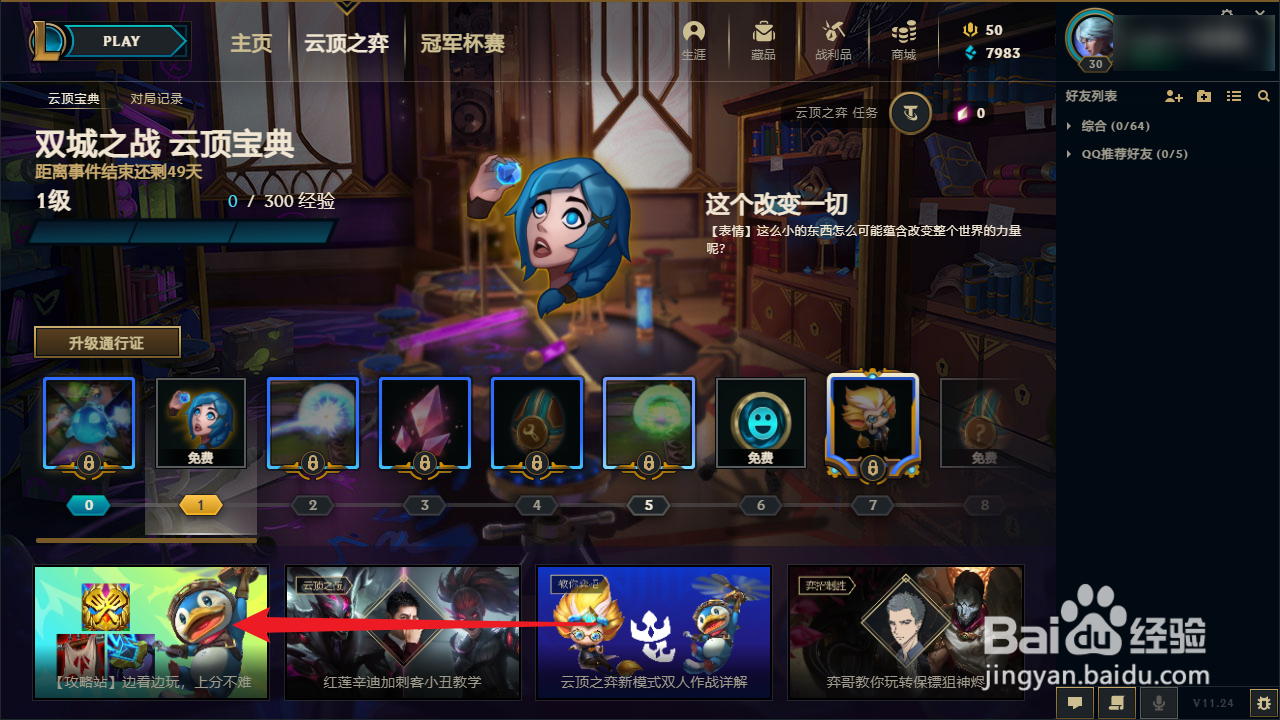Screen dimensions: 1280x720
Task: Click the 云顶之弈 missions circular icon
Action: (909, 113)
